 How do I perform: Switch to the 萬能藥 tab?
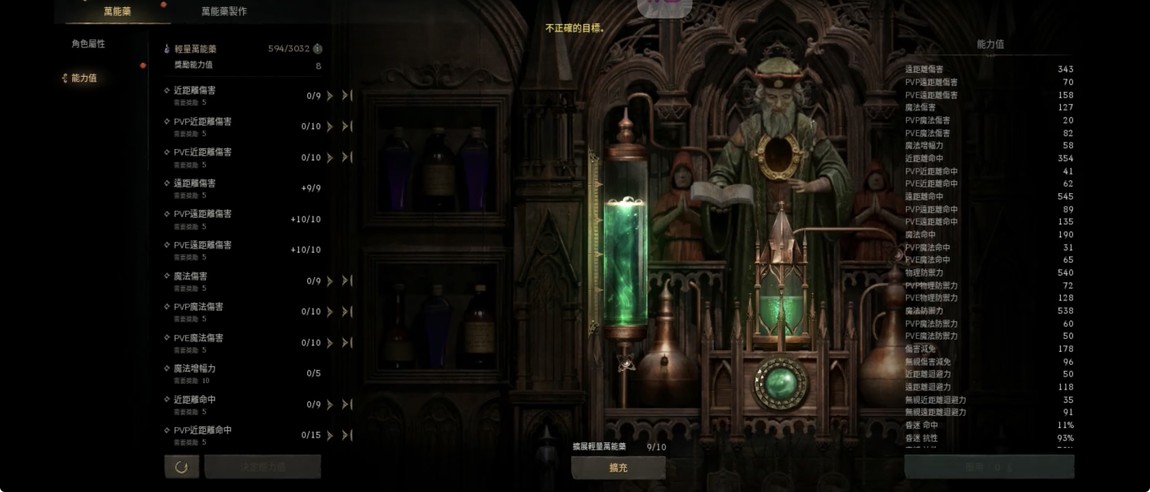pyautogui.click(x=117, y=11)
